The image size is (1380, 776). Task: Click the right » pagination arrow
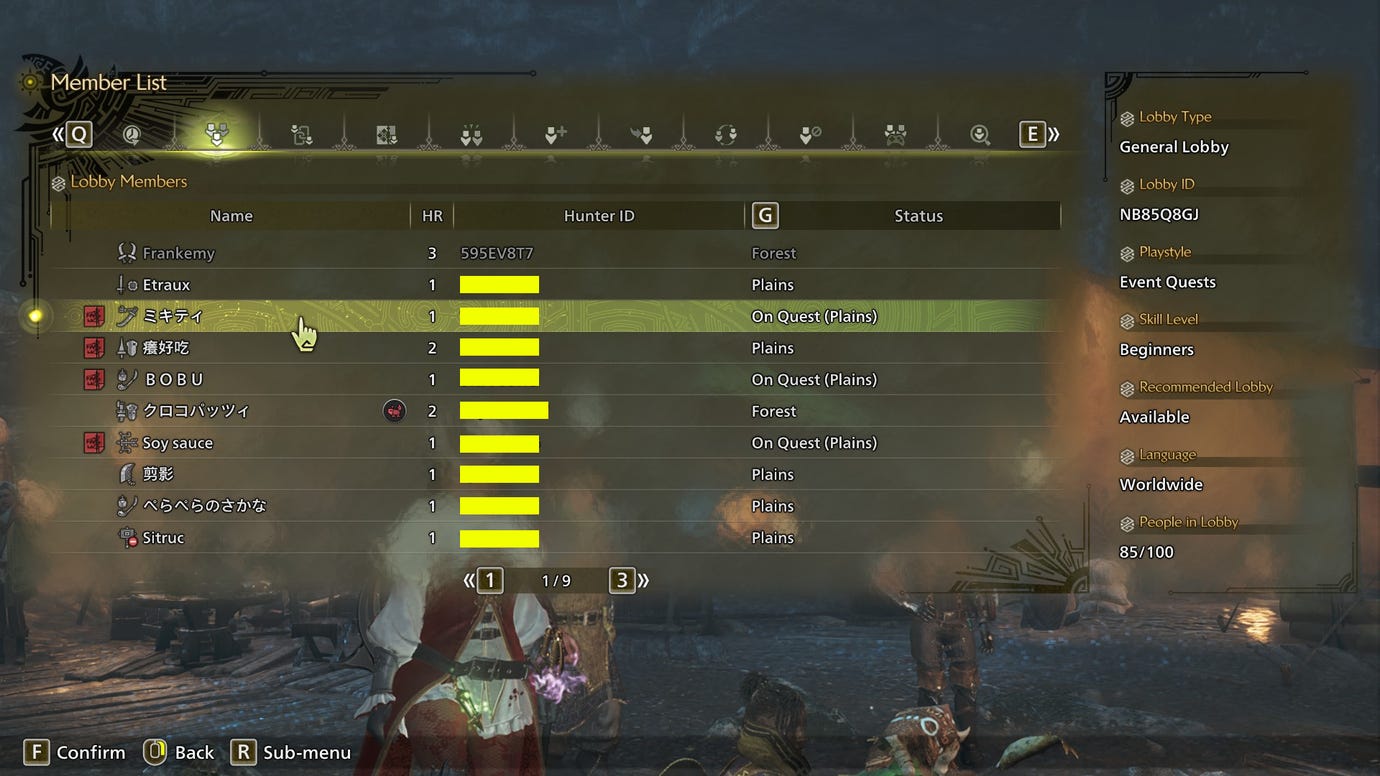pyautogui.click(x=643, y=579)
